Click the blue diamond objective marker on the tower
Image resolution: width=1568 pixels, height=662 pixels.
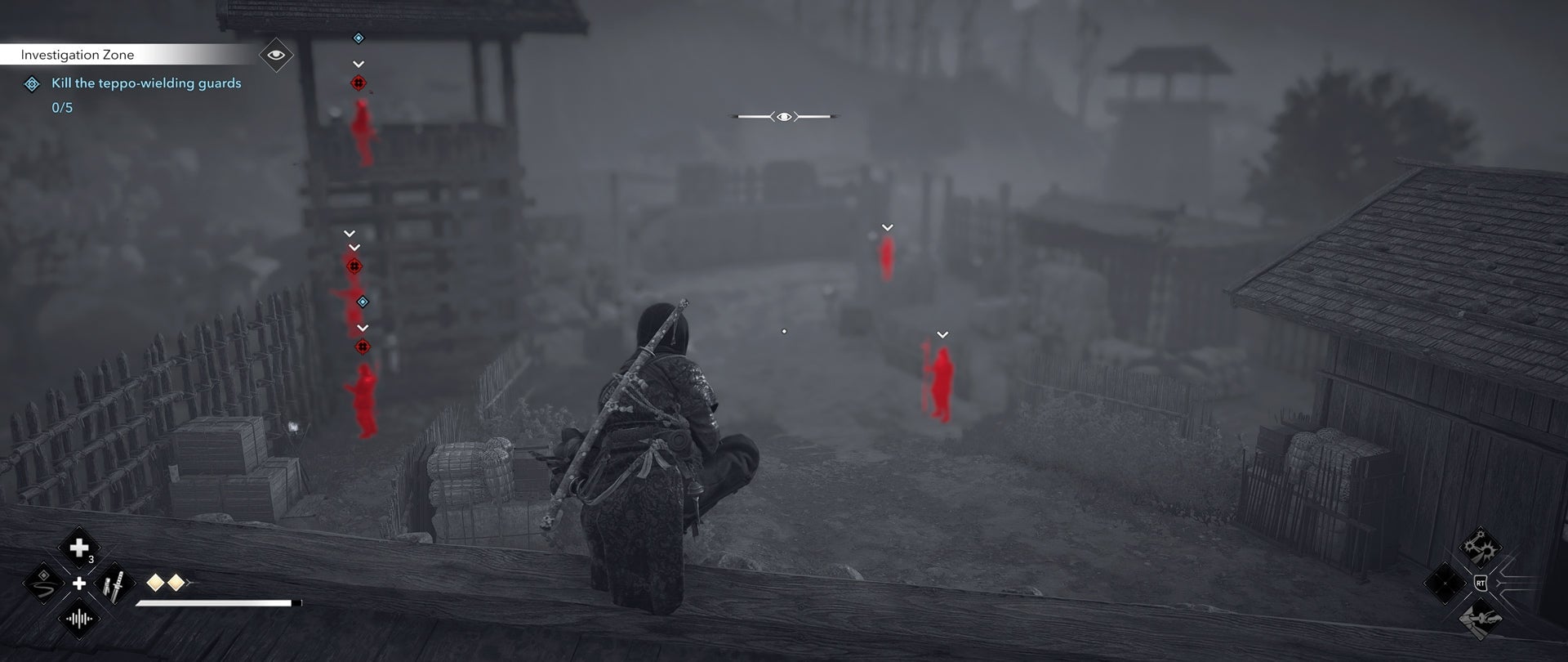(357, 37)
